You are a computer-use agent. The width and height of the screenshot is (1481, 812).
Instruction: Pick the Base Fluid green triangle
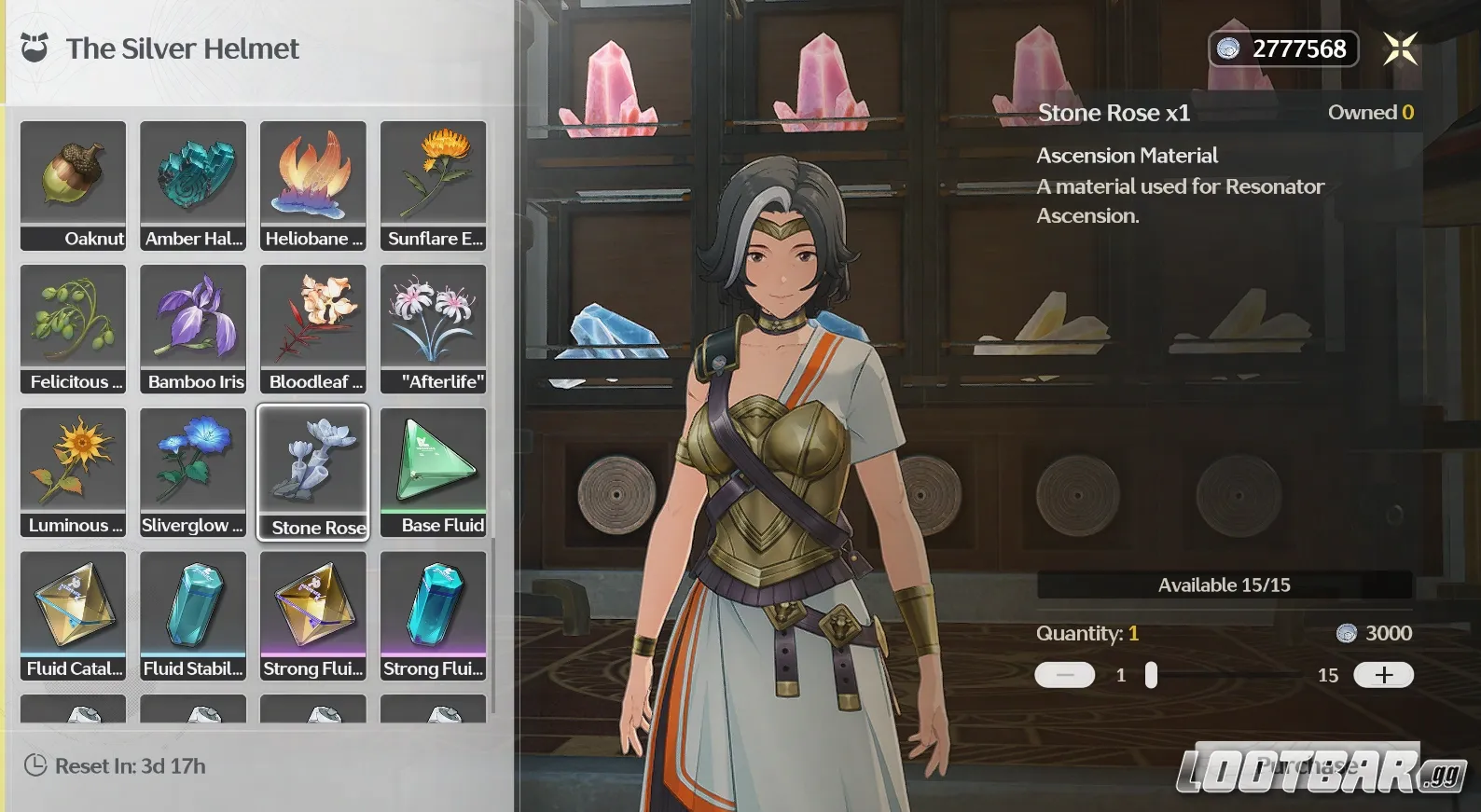point(434,472)
